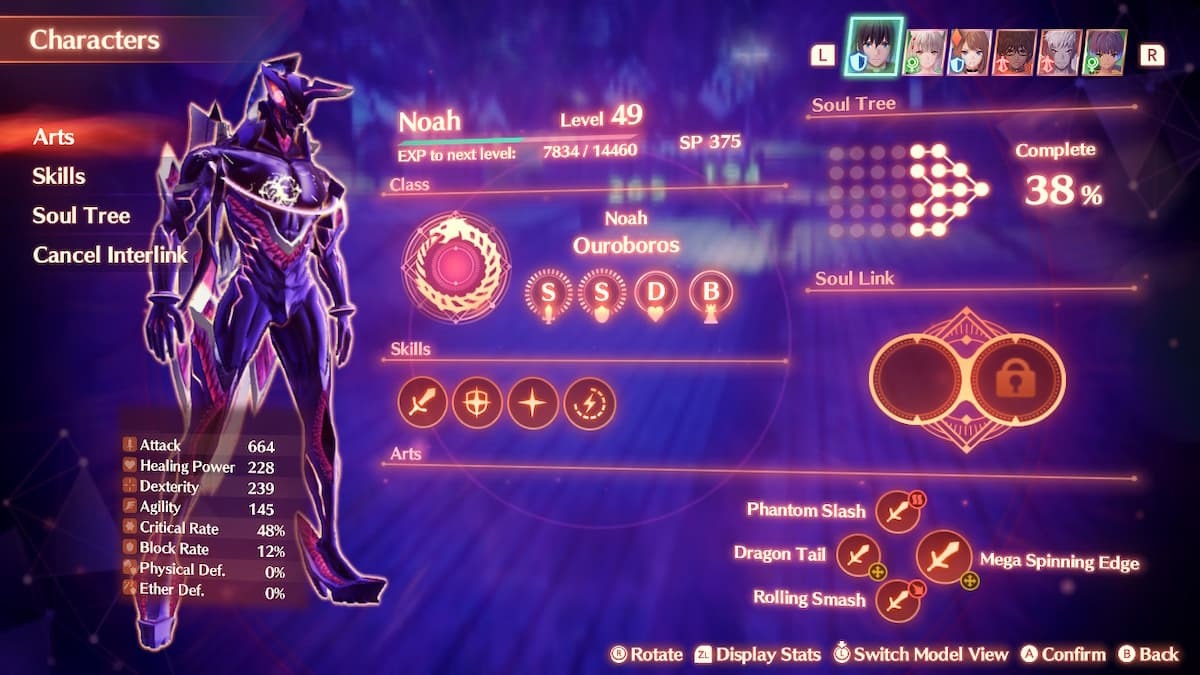Pick the Mega Spinning Edge art
The image size is (1200, 675).
tap(942, 557)
